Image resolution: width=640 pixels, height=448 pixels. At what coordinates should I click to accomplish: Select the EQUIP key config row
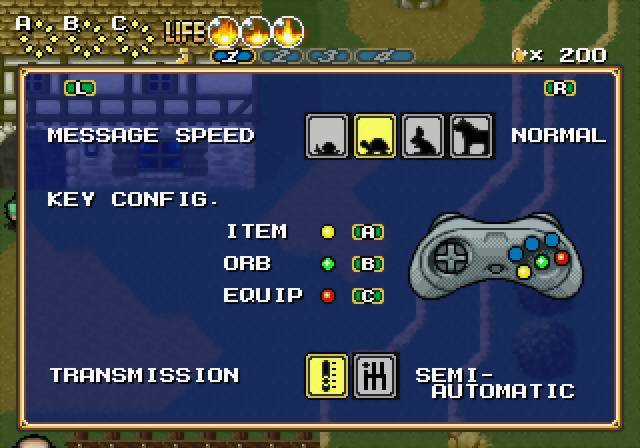coord(304,296)
